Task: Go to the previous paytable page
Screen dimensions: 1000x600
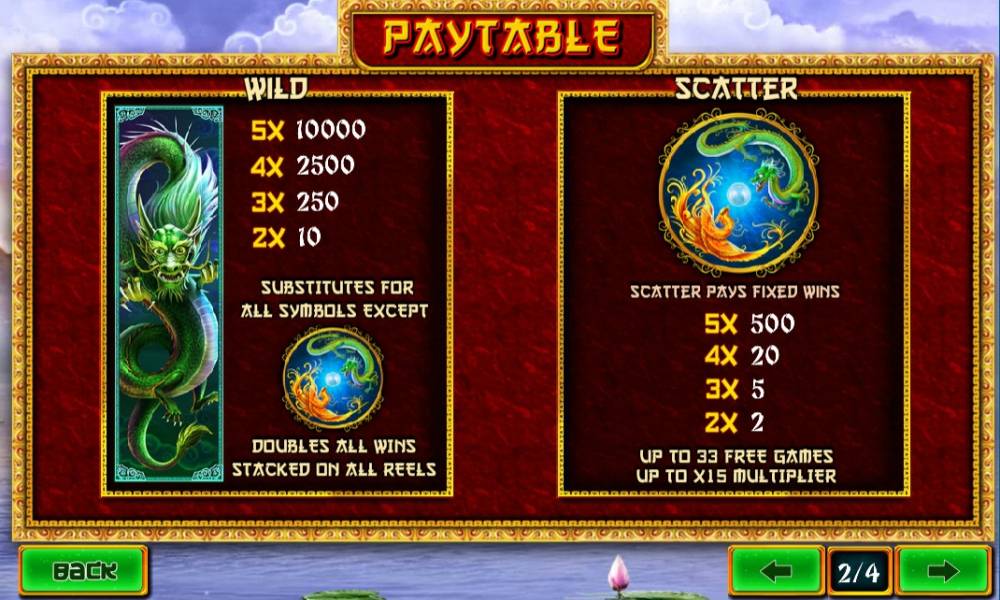Action: [776, 572]
